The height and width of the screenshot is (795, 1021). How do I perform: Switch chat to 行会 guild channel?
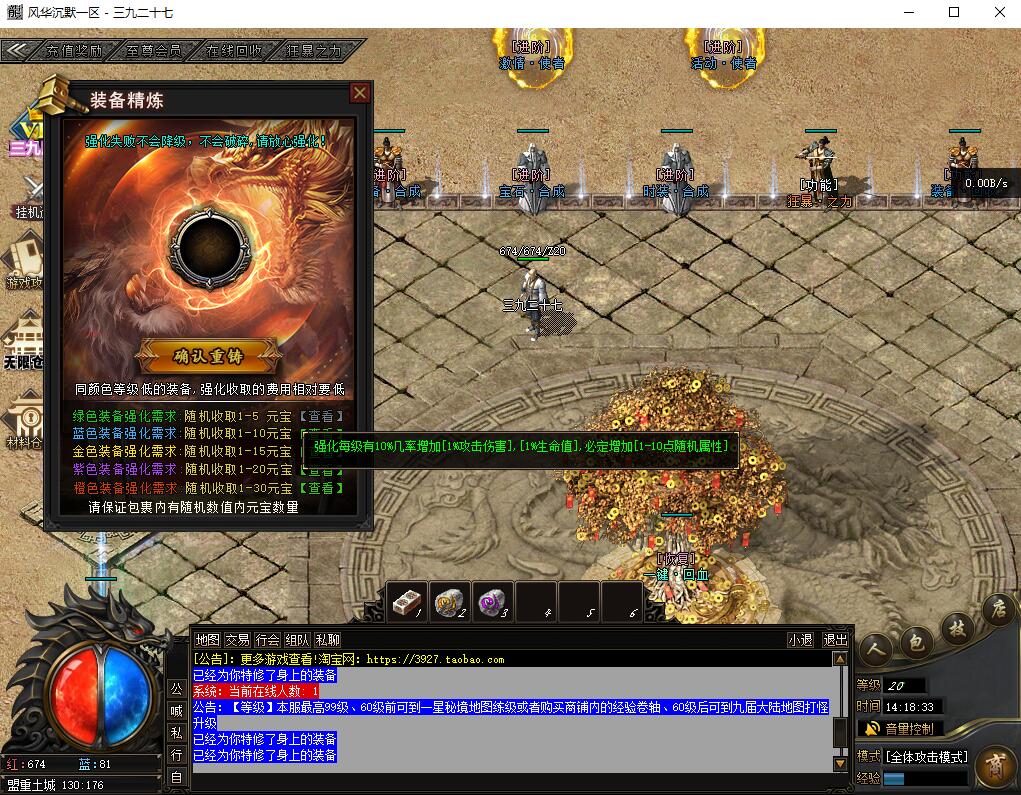[x=267, y=640]
